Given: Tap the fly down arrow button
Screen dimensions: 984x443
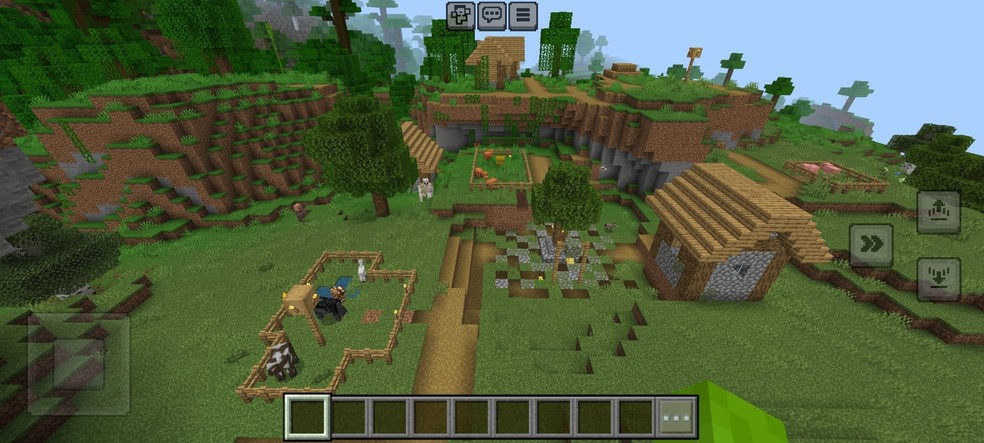Looking at the screenshot, I should coord(938,279).
